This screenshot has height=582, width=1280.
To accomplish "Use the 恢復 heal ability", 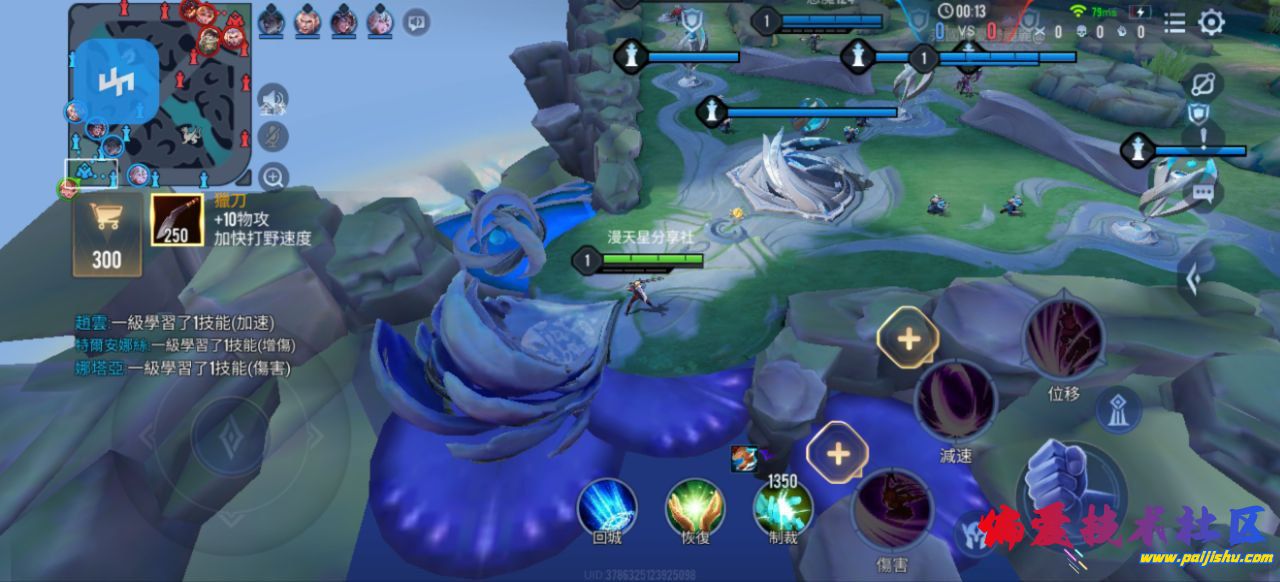I will (x=695, y=506).
